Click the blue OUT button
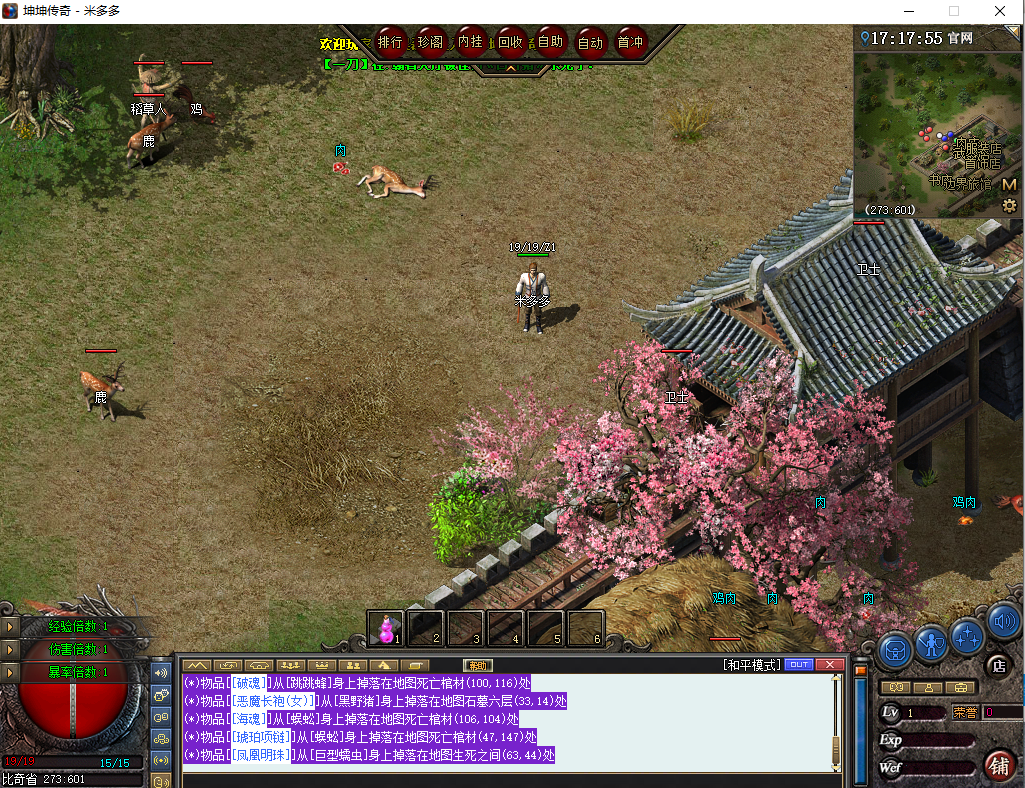 point(799,664)
